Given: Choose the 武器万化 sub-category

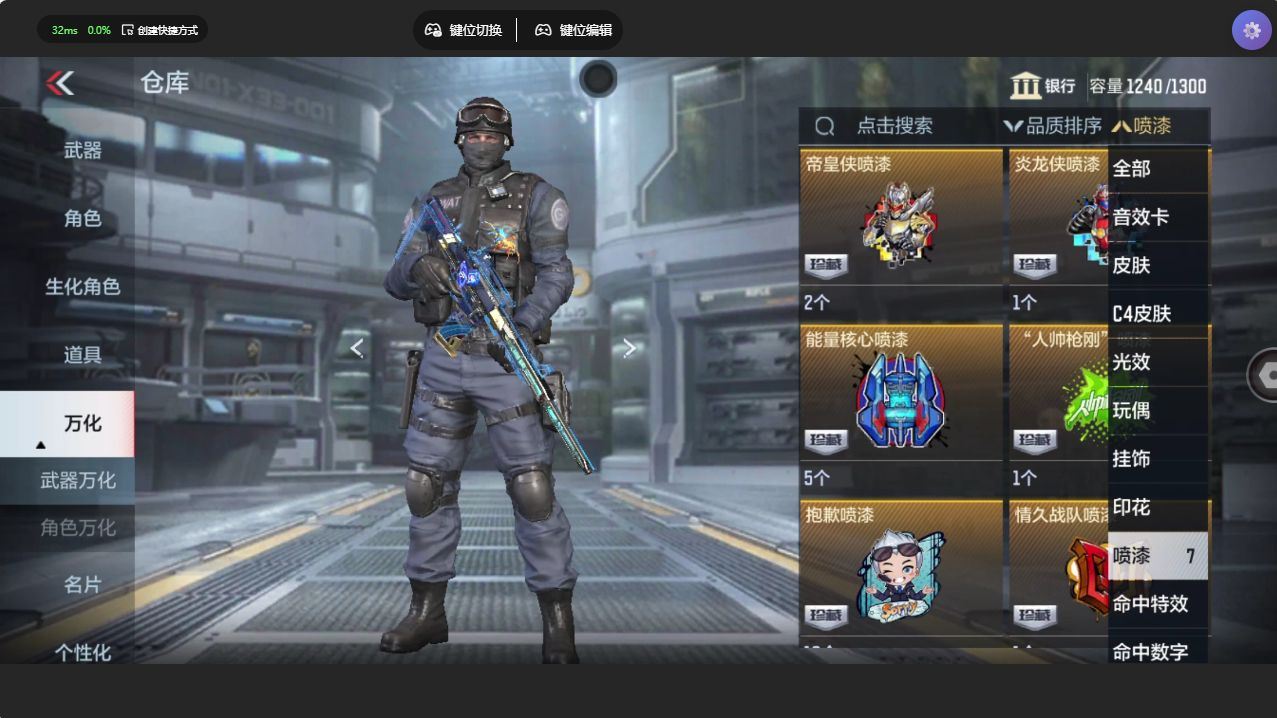Looking at the screenshot, I should point(78,481).
